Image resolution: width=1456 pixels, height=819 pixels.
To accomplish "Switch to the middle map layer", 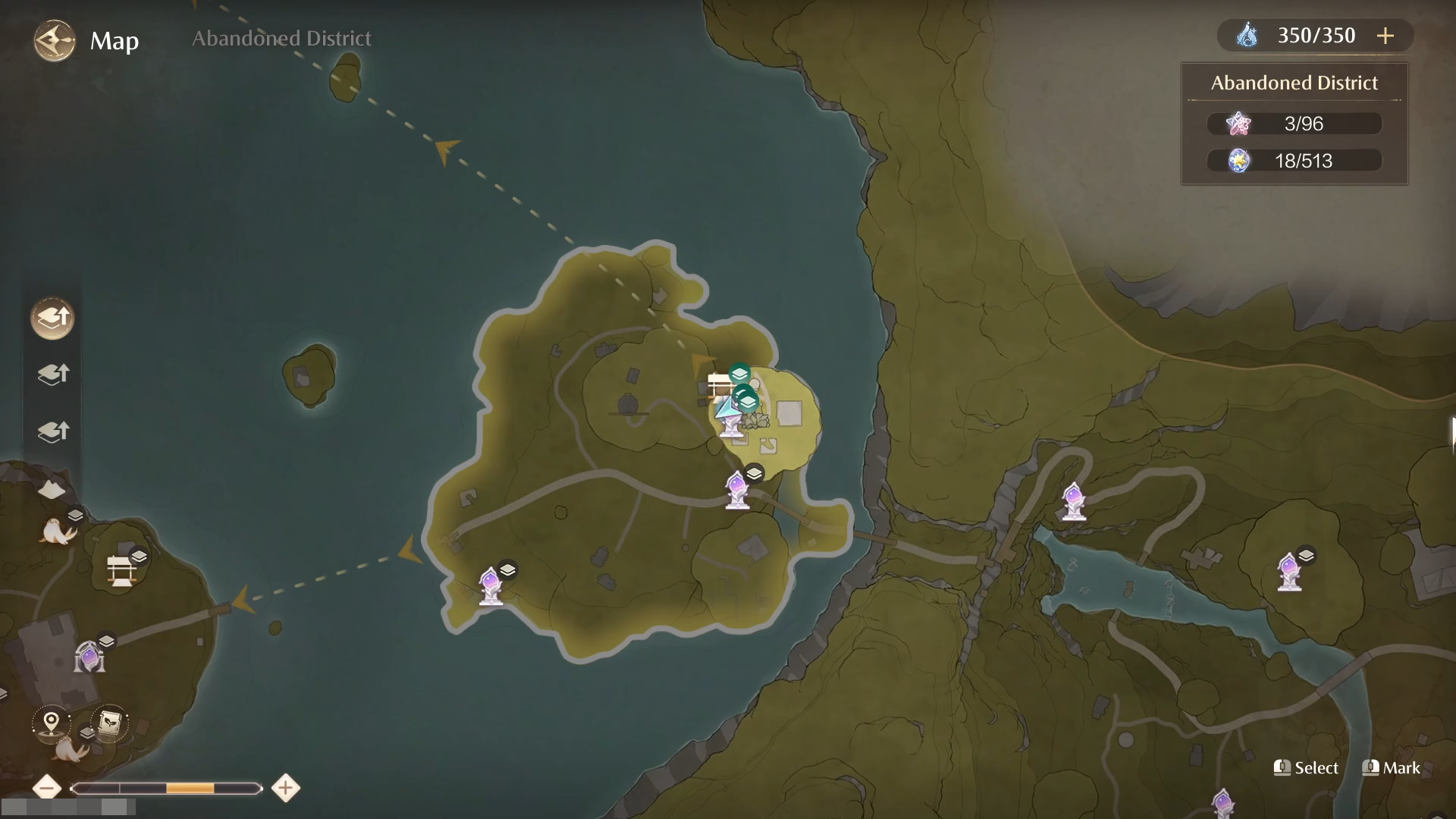I will click(x=52, y=374).
